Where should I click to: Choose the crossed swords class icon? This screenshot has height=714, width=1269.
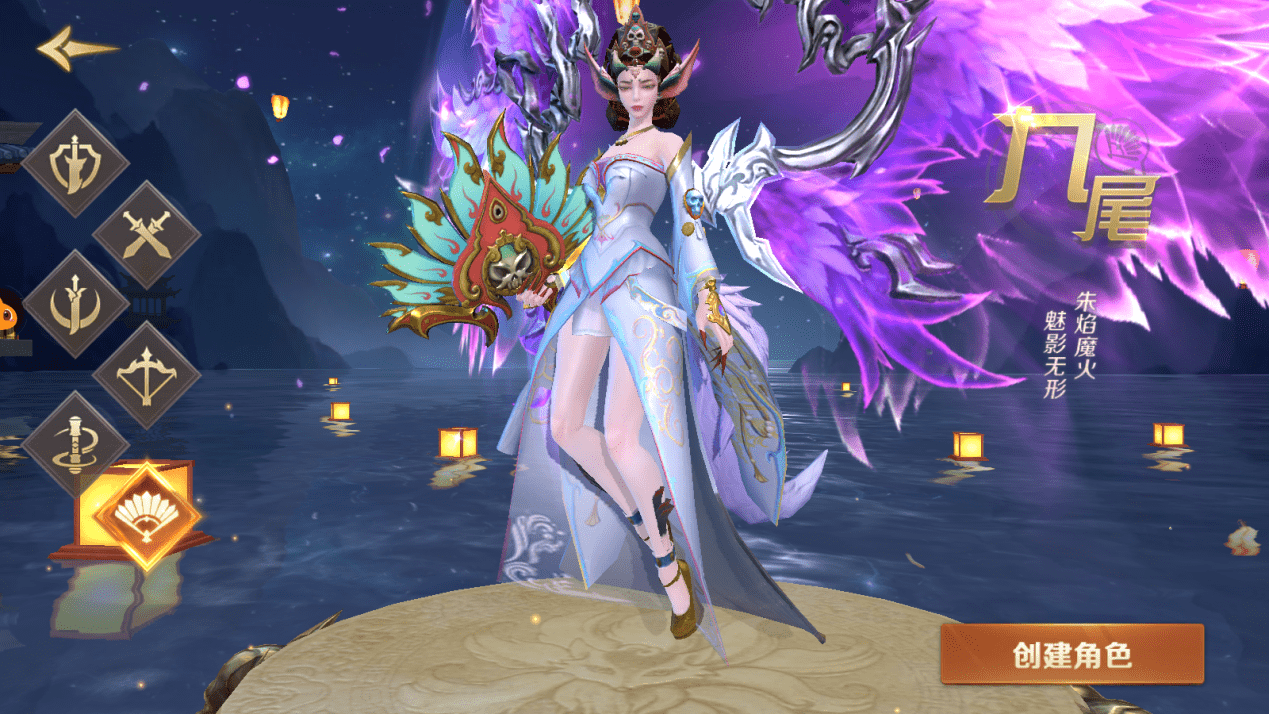[146, 234]
